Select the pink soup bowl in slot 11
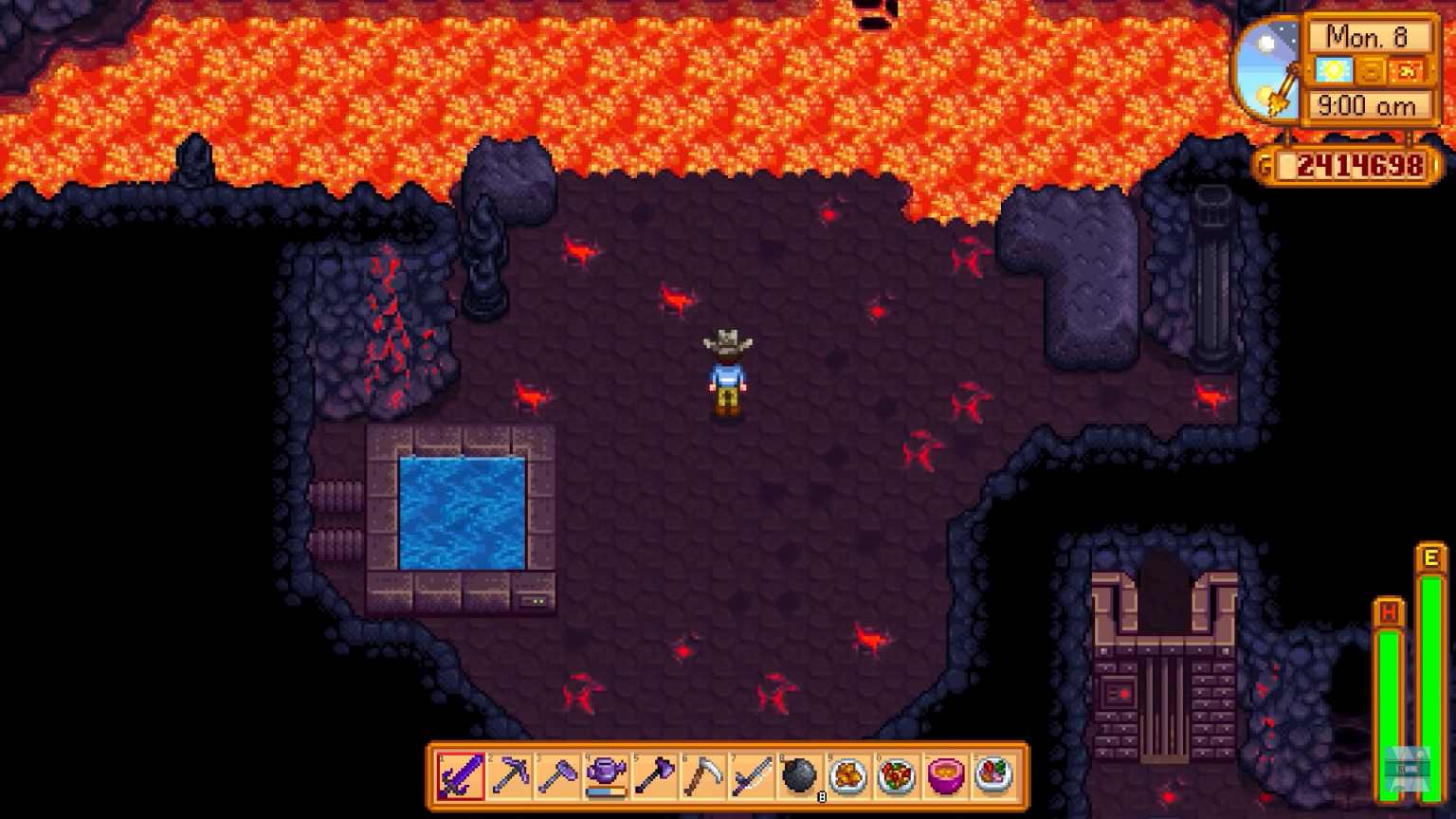The height and width of the screenshot is (819, 1456). tap(943, 775)
